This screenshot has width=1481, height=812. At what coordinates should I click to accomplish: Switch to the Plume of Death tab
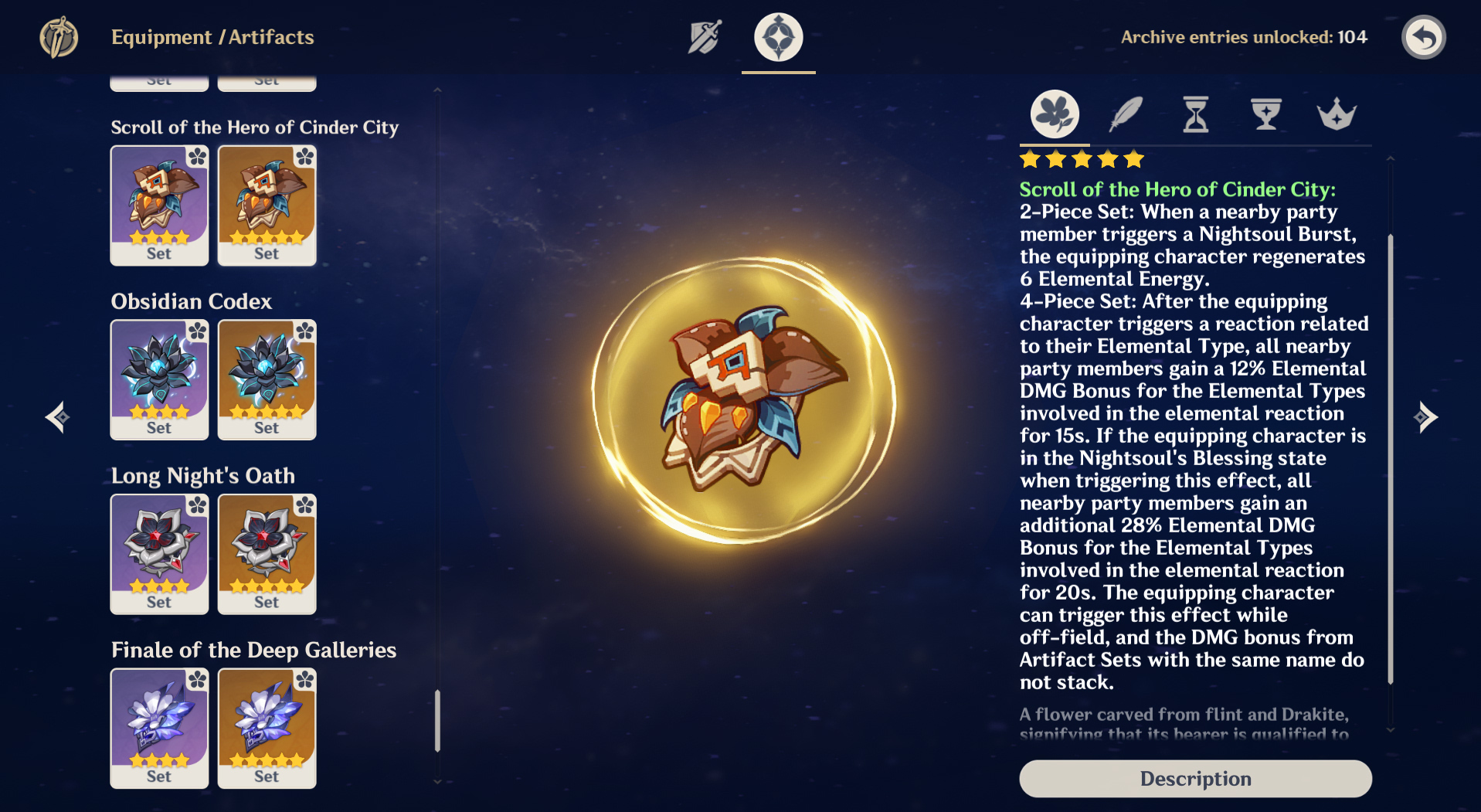tap(1126, 114)
